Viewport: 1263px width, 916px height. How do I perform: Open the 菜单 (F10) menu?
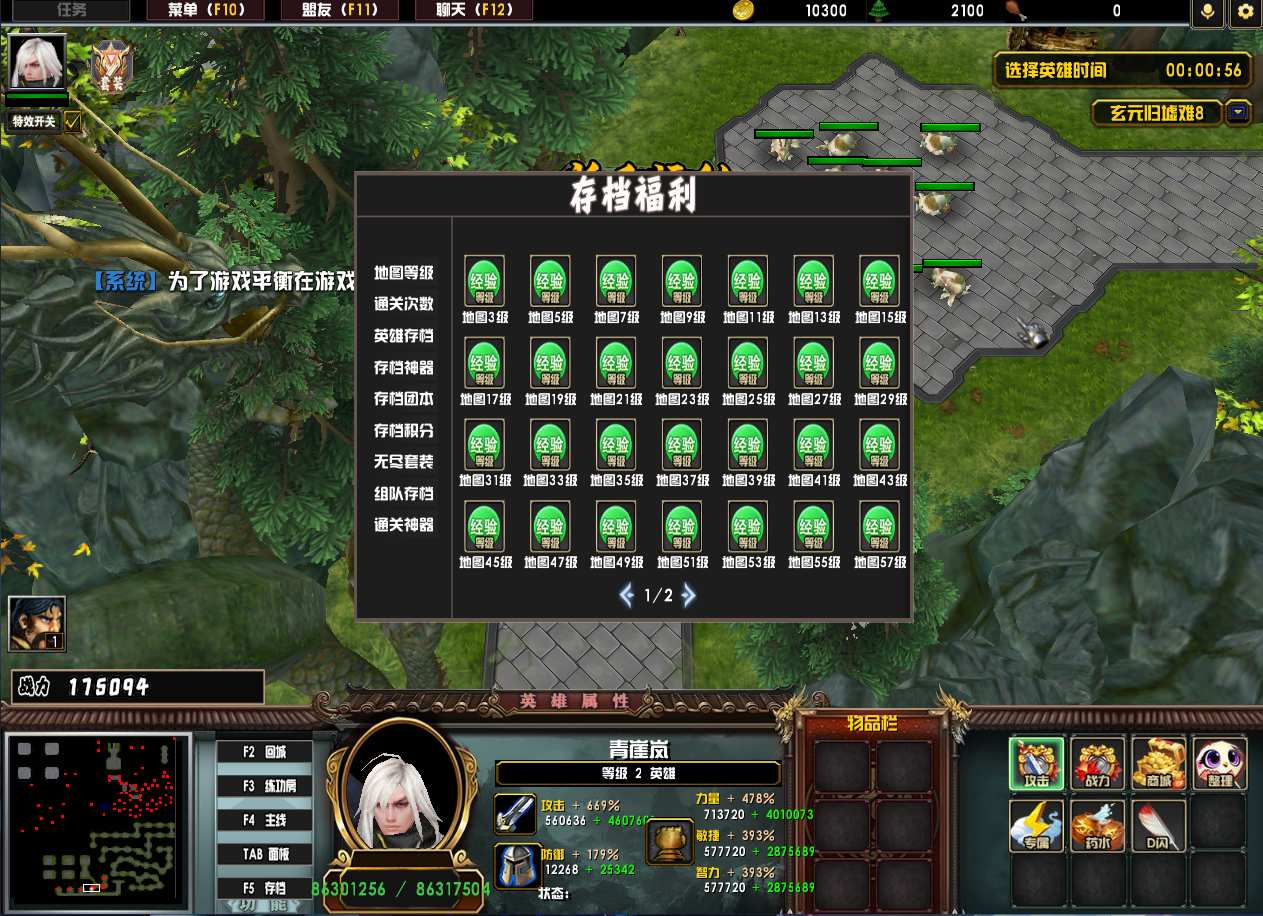pyautogui.click(x=206, y=11)
